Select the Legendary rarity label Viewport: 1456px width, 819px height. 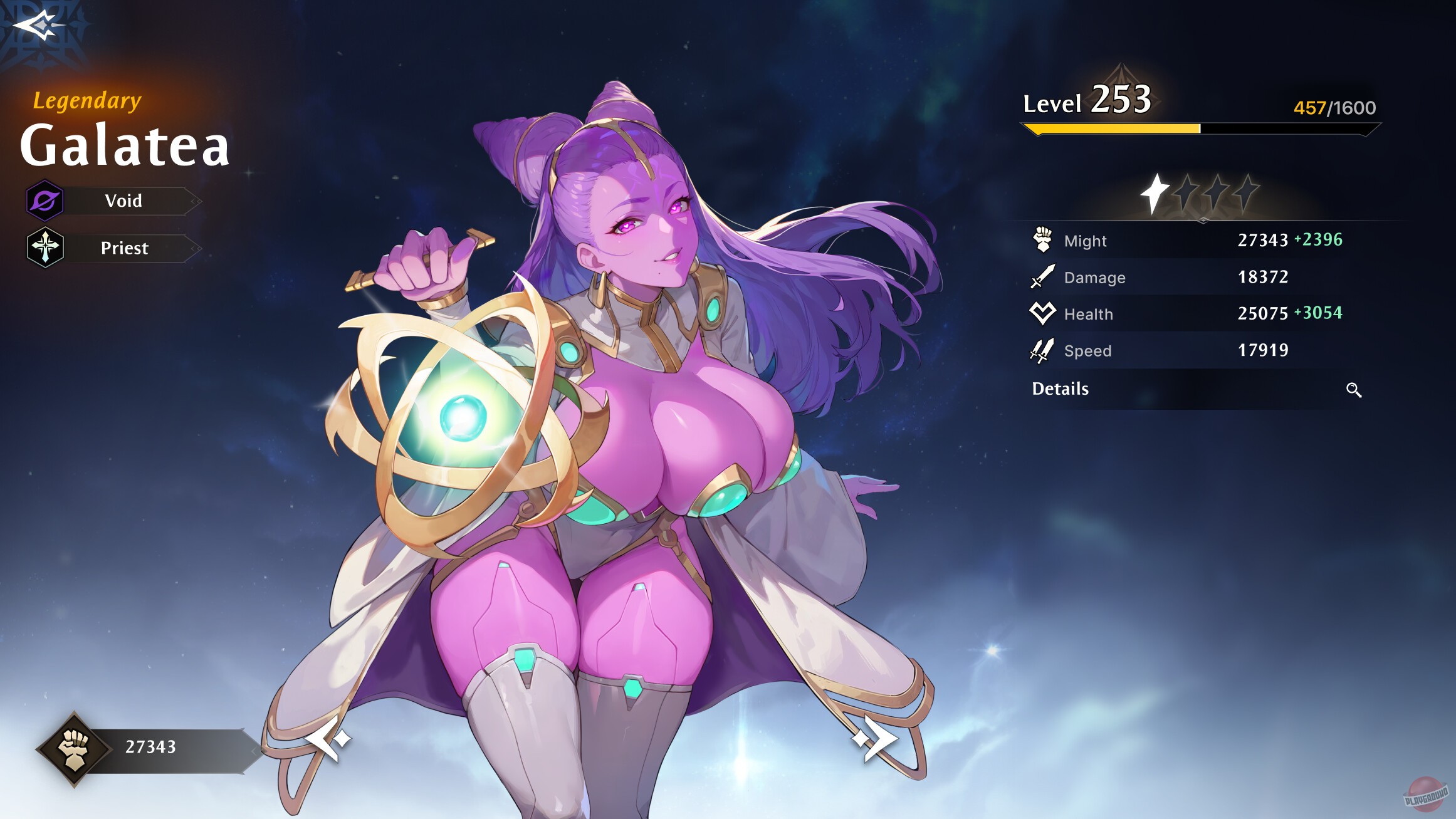[x=86, y=101]
